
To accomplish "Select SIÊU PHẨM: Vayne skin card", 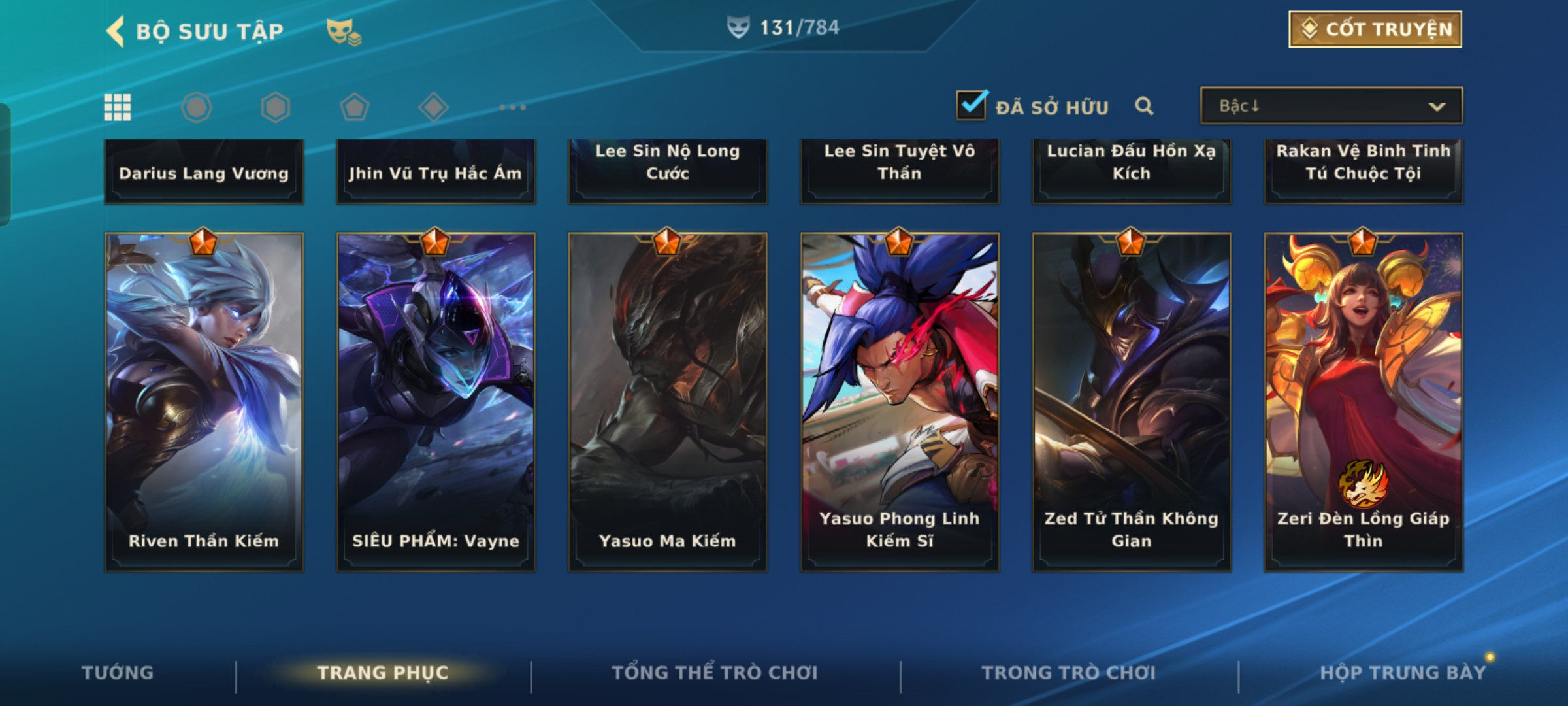I will (436, 402).
